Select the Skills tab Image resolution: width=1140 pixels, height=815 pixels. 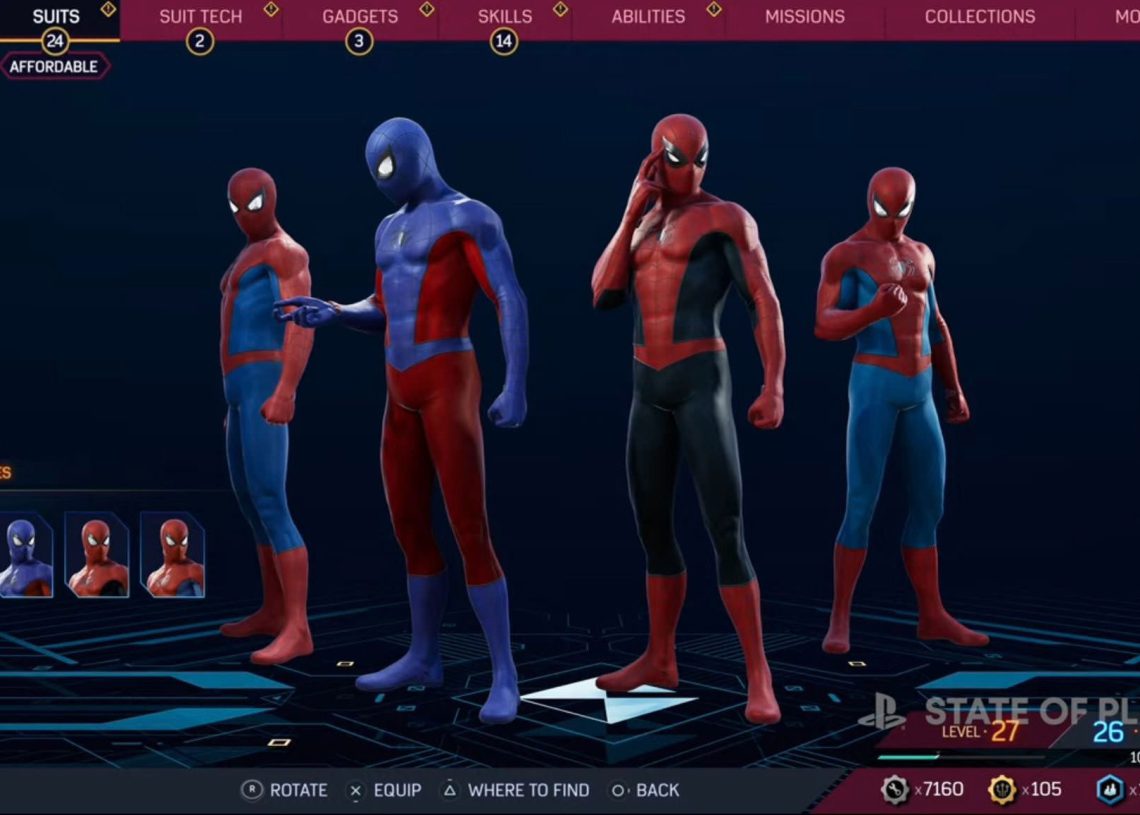tap(504, 17)
